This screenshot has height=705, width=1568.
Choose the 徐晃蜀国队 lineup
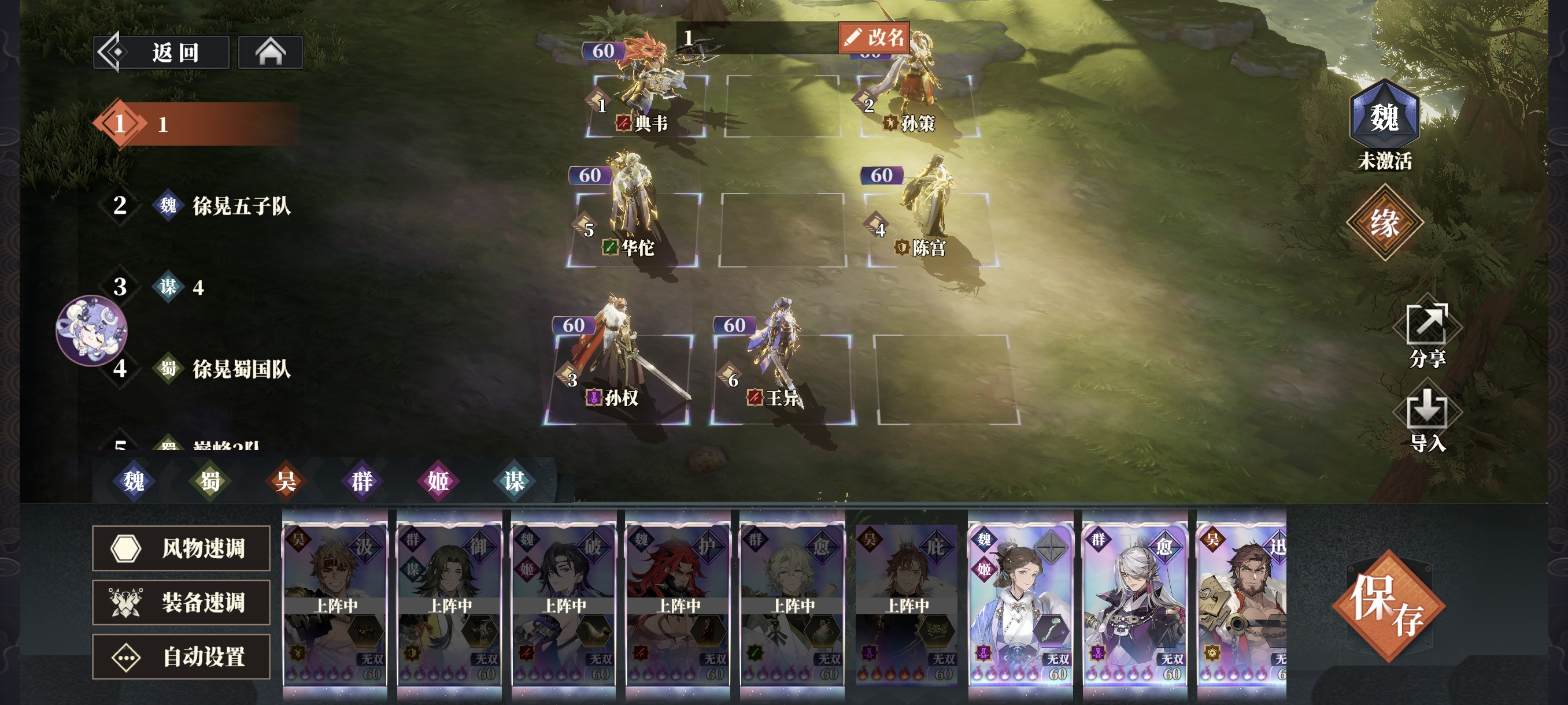tap(241, 369)
